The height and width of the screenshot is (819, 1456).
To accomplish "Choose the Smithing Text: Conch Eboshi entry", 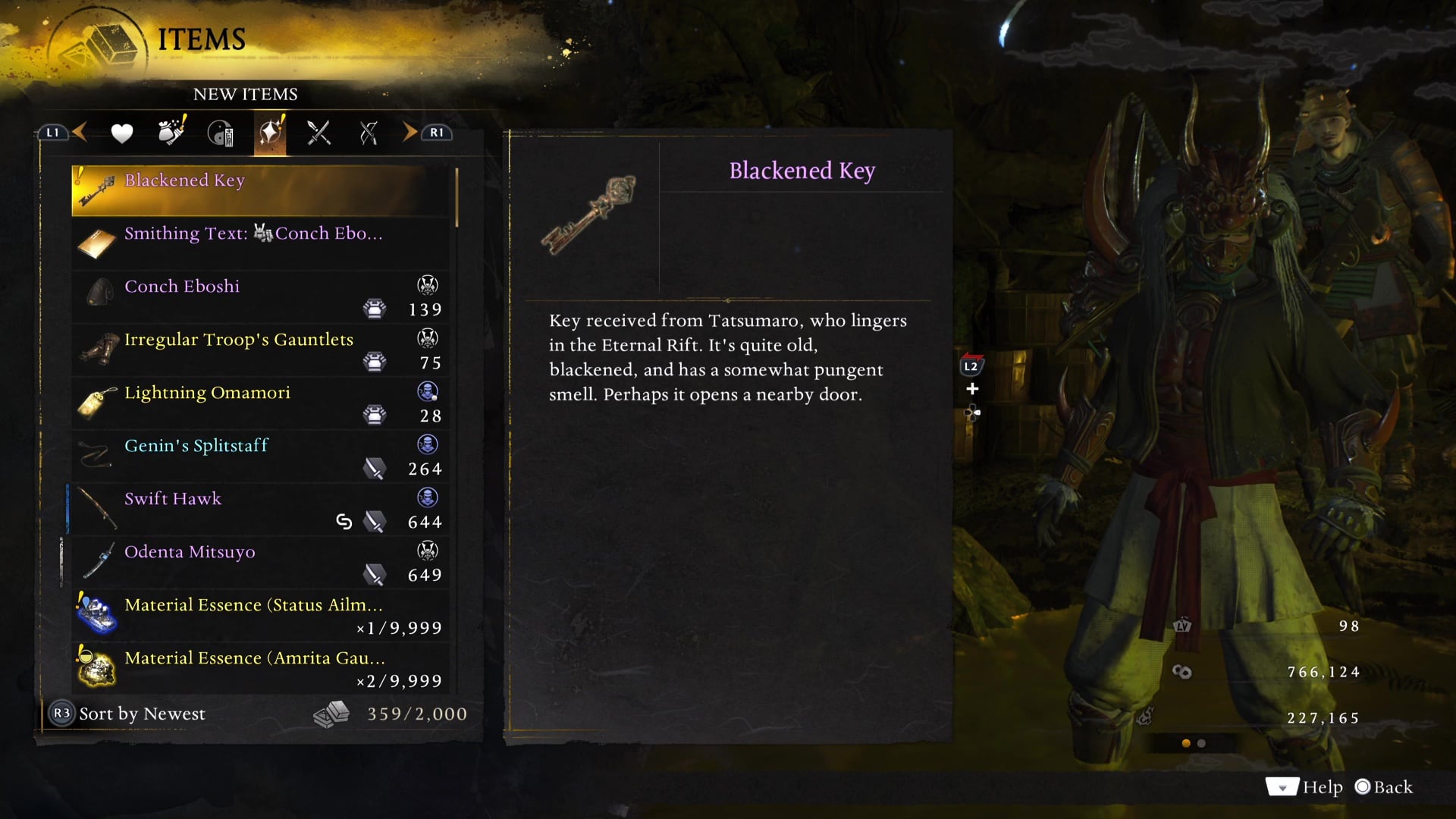I will [x=262, y=243].
